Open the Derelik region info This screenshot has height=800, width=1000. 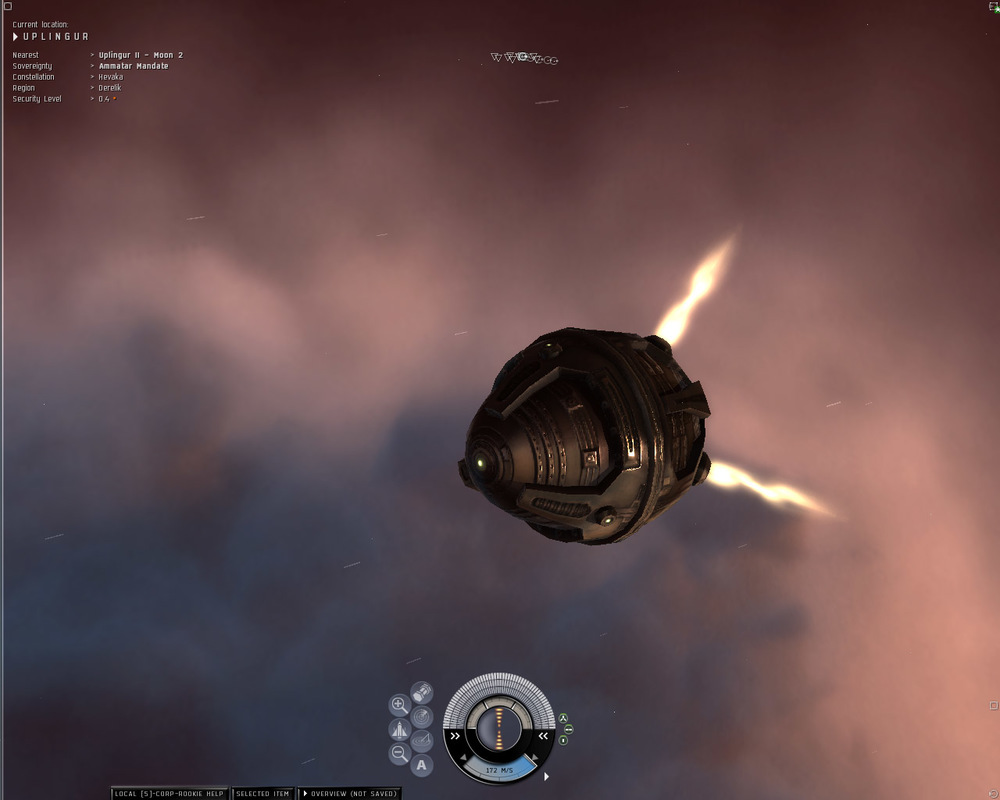[x=110, y=88]
